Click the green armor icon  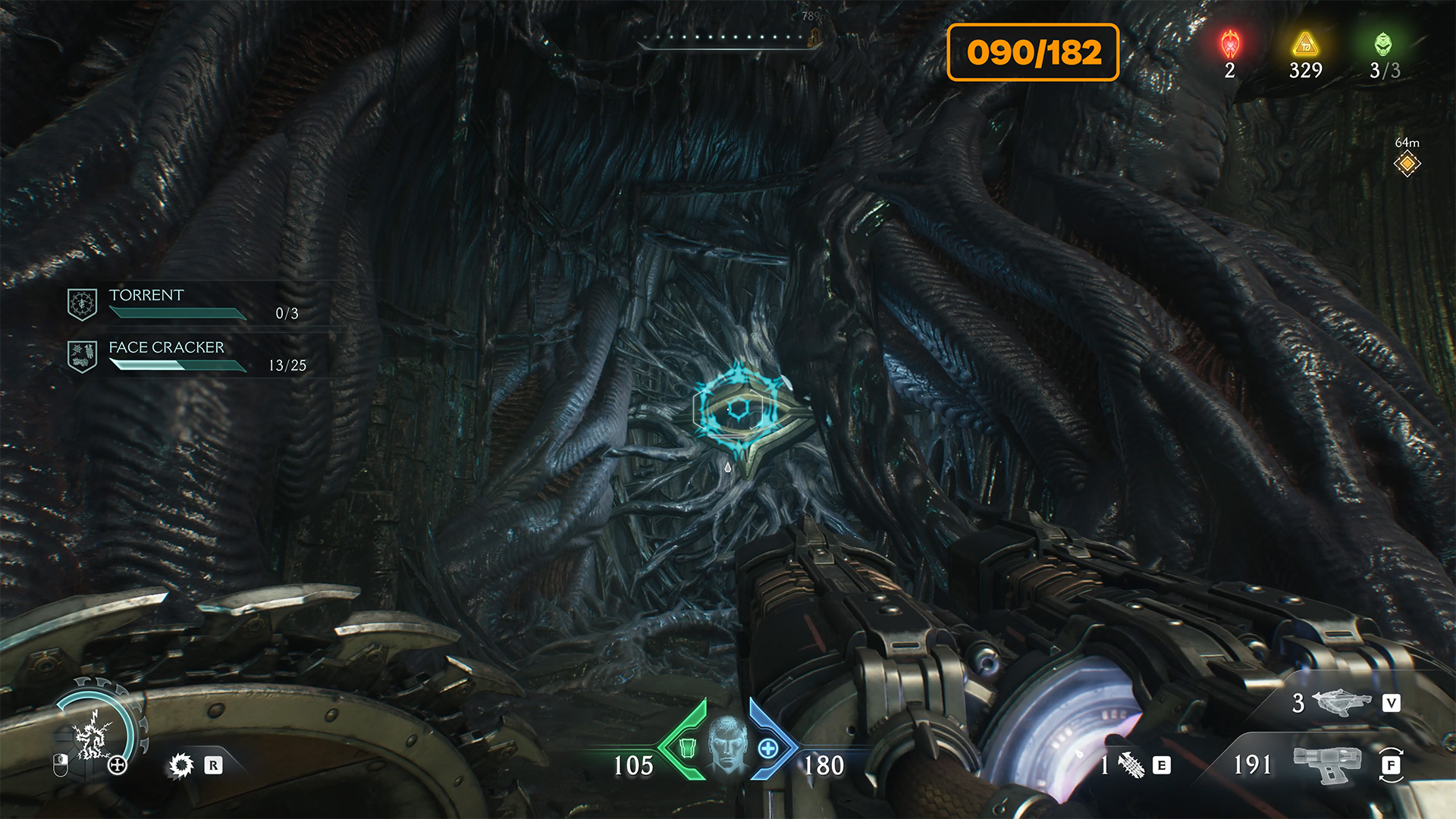coord(687,748)
